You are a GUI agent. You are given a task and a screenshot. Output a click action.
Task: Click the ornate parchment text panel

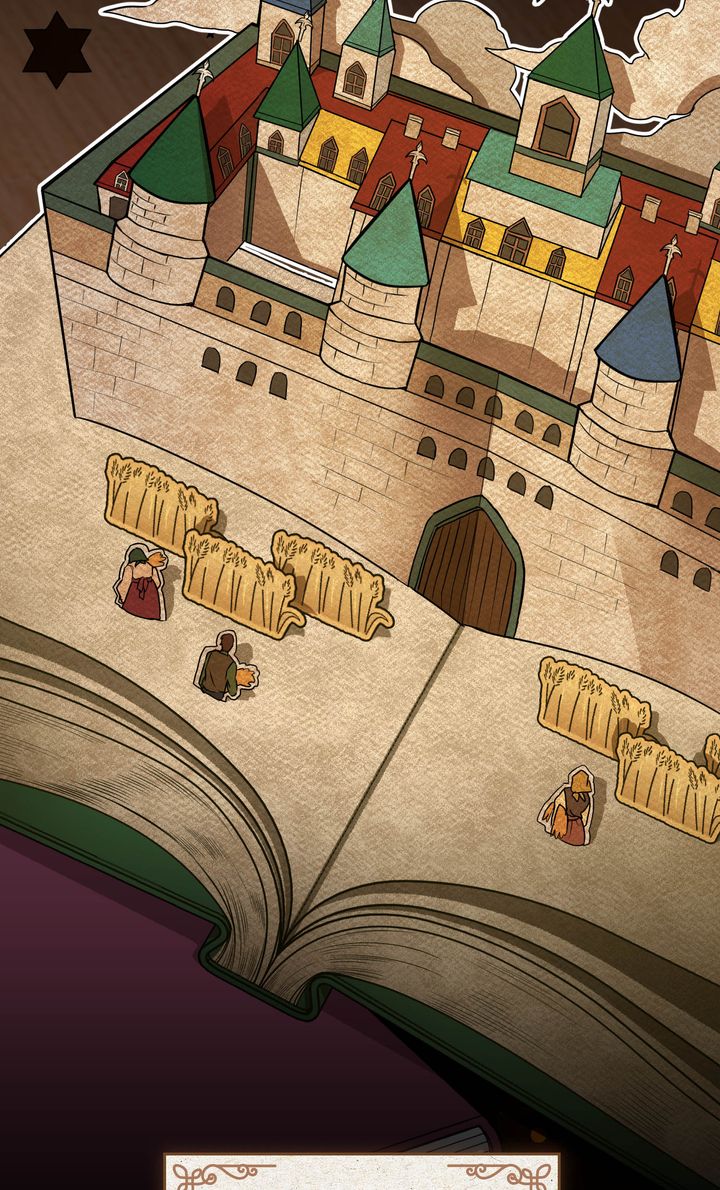362,1172
